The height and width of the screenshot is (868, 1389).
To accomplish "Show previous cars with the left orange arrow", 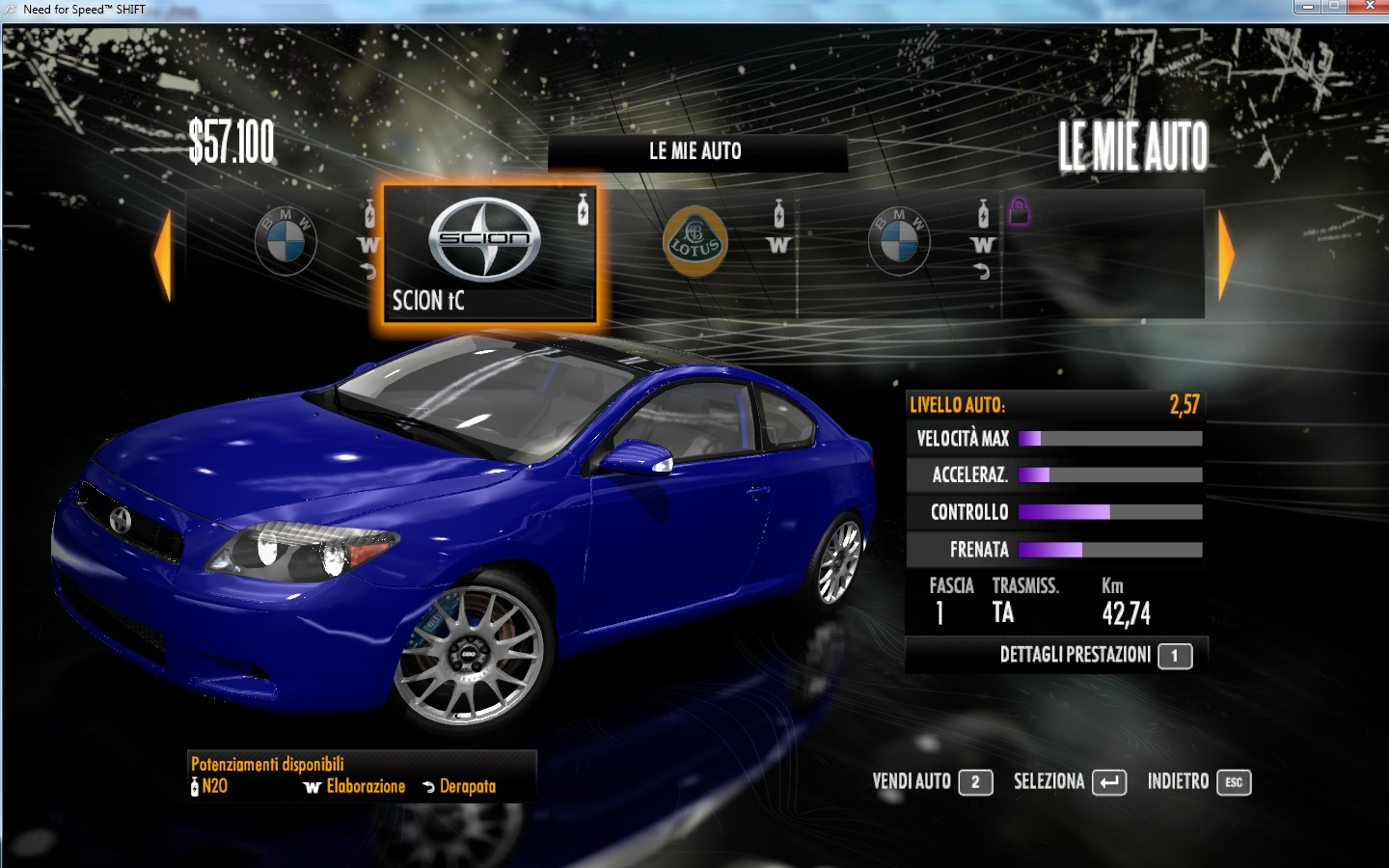I will click(163, 256).
